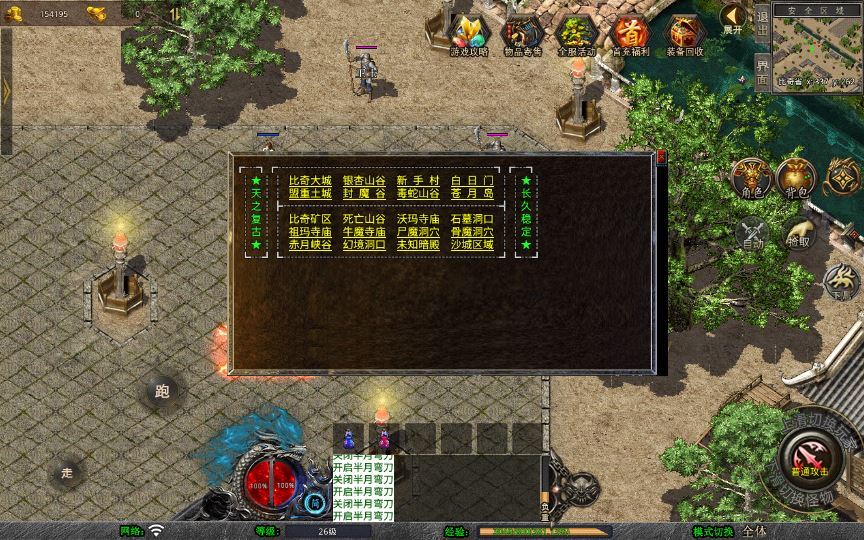Viewport: 864px width, 540px height.
Task: Open the 装备回收 equipment recycling chest
Action: coord(685,34)
